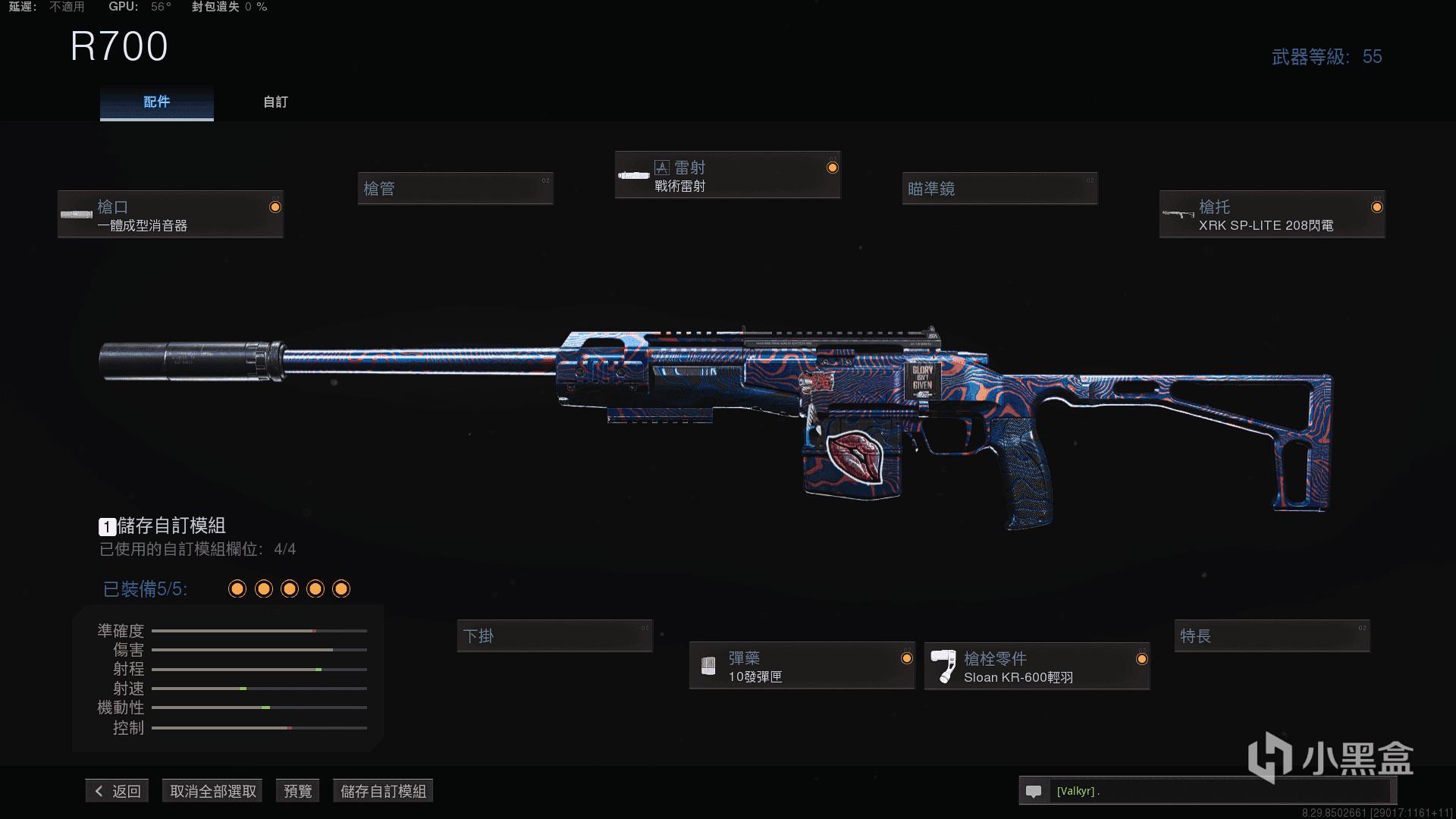Select the 槍口 muzzle suppressor slot

click(171, 215)
